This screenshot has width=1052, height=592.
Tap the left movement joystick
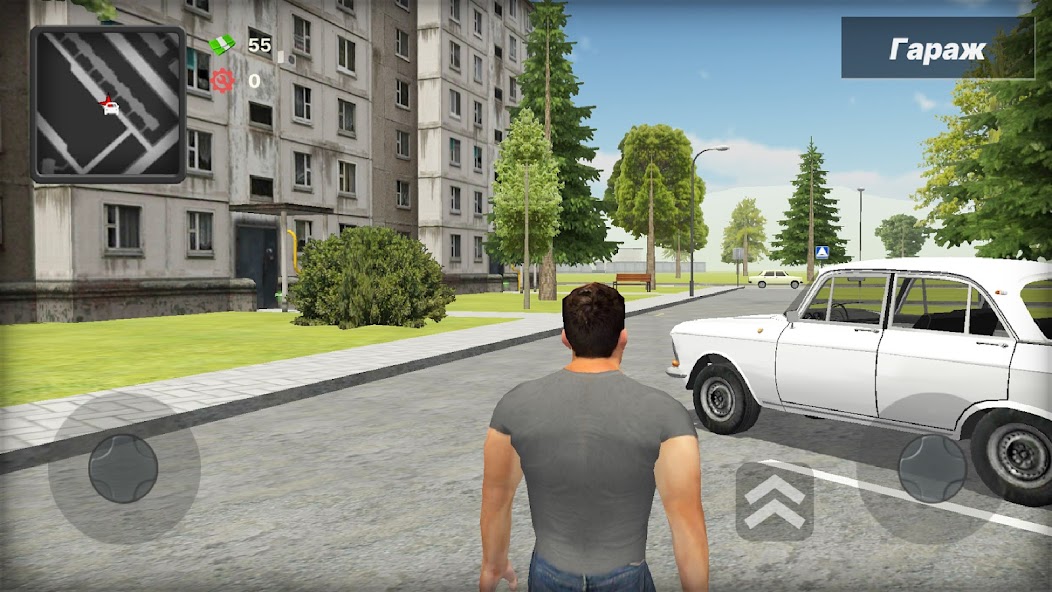point(123,467)
